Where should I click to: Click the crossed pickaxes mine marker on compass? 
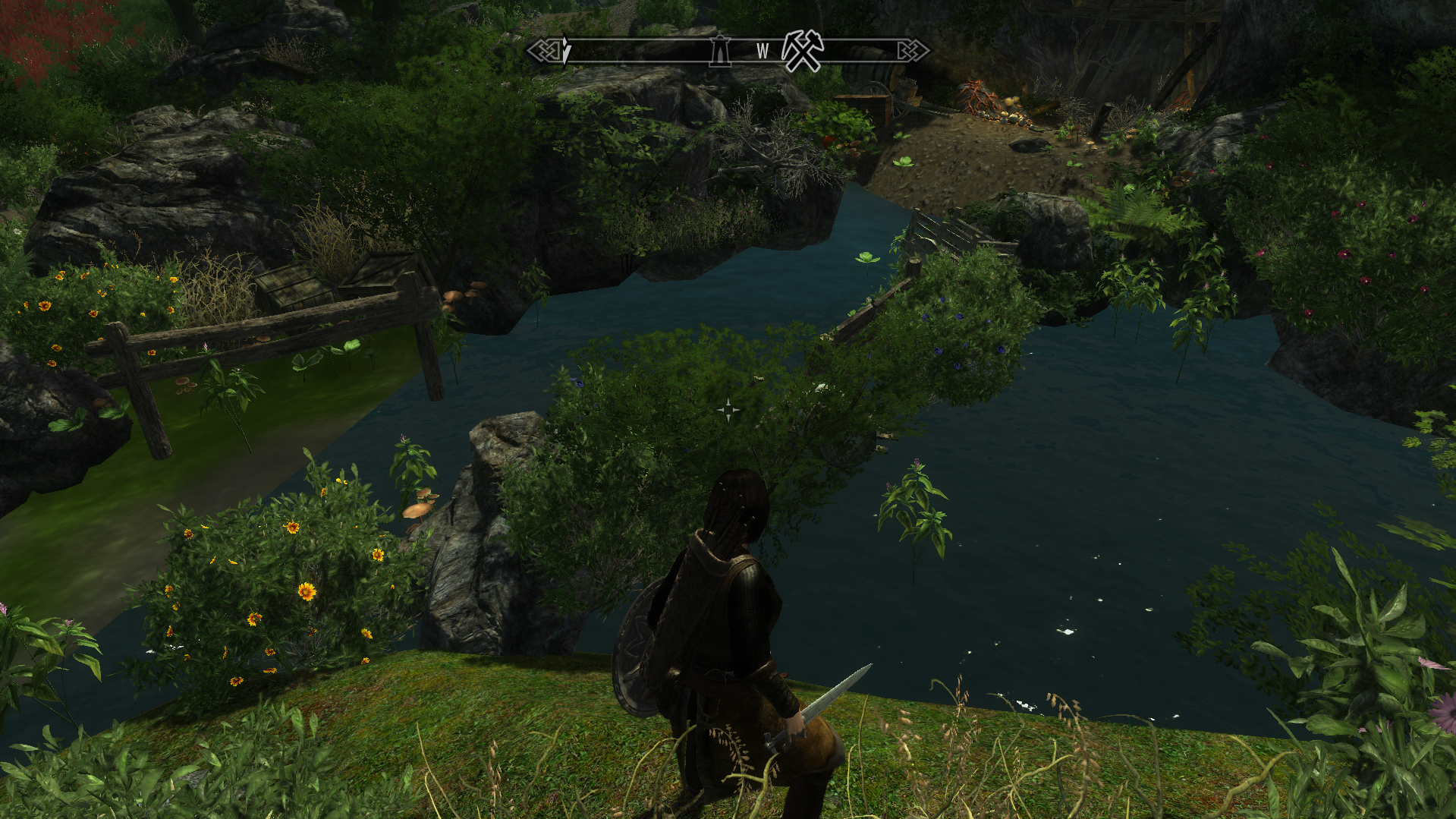pos(803,51)
